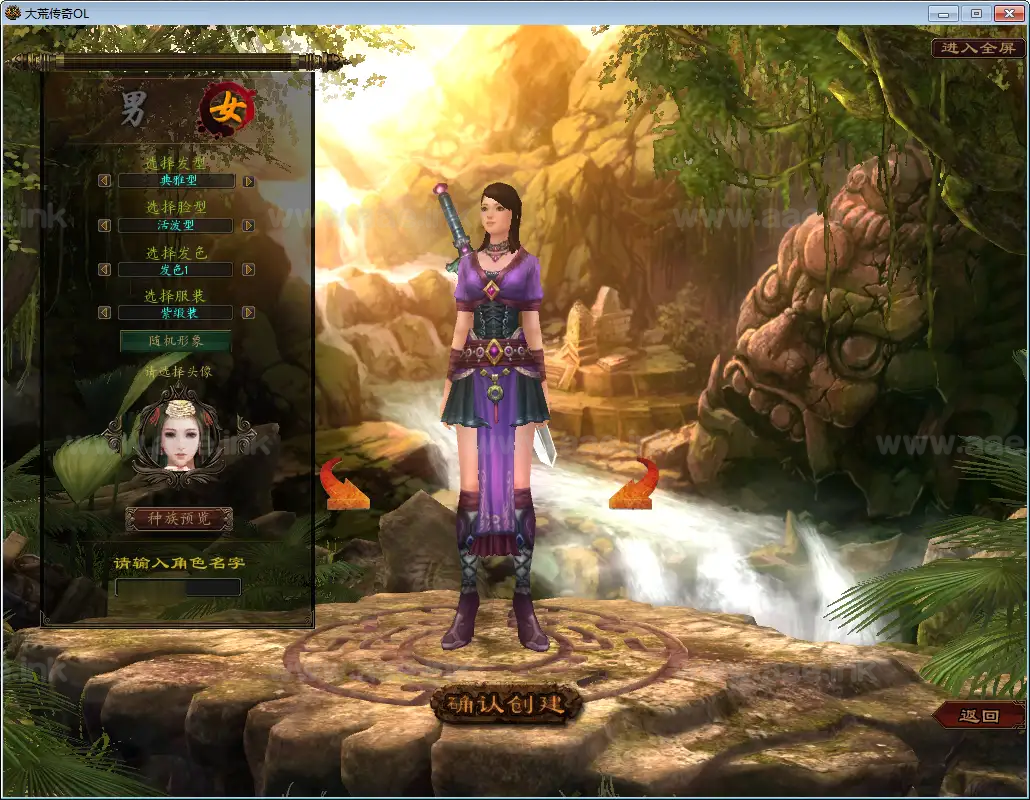
Task: Close the game window
Action: pos(1007,13)
